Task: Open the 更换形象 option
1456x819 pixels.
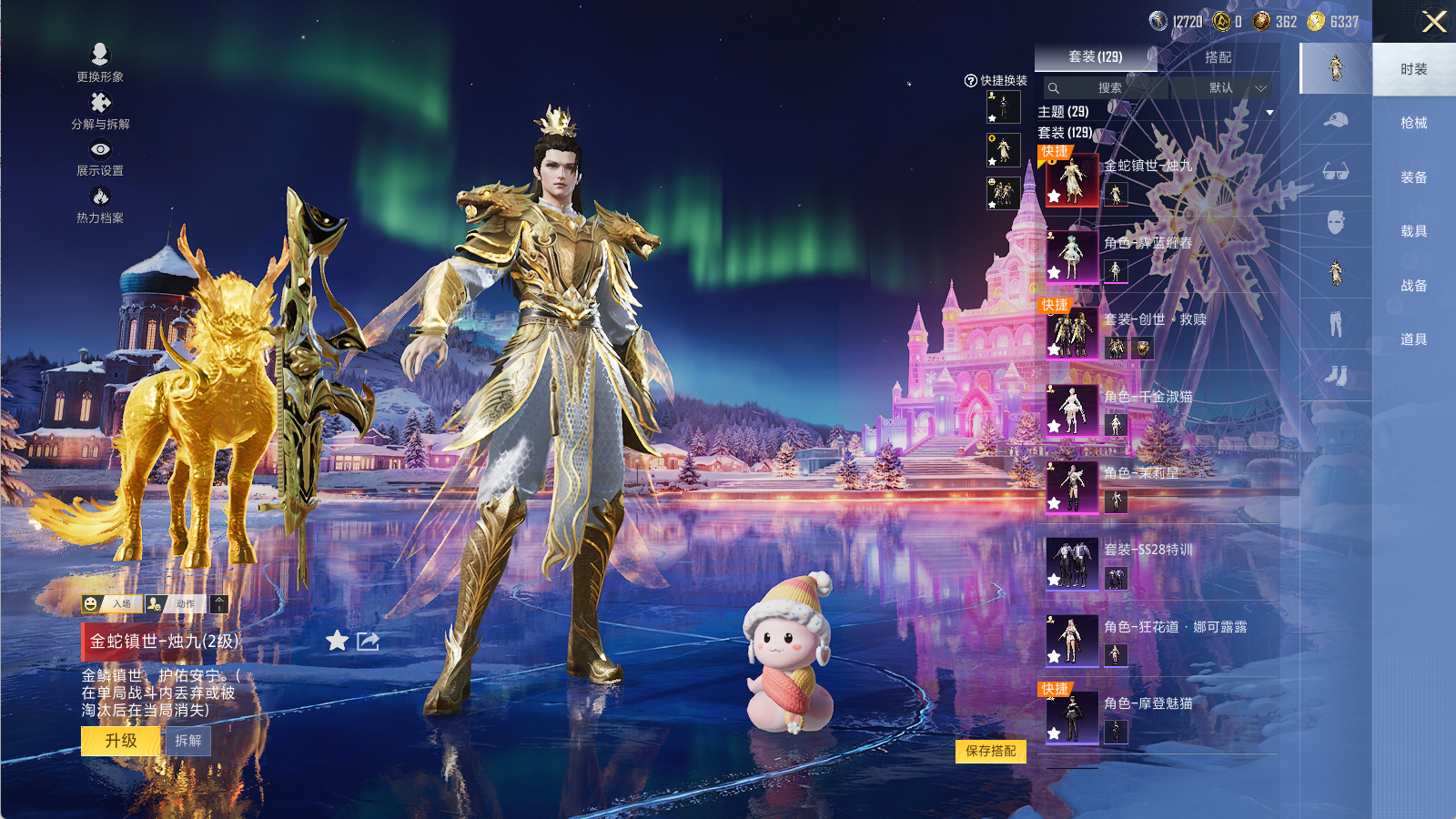Action: click(100, 62)
